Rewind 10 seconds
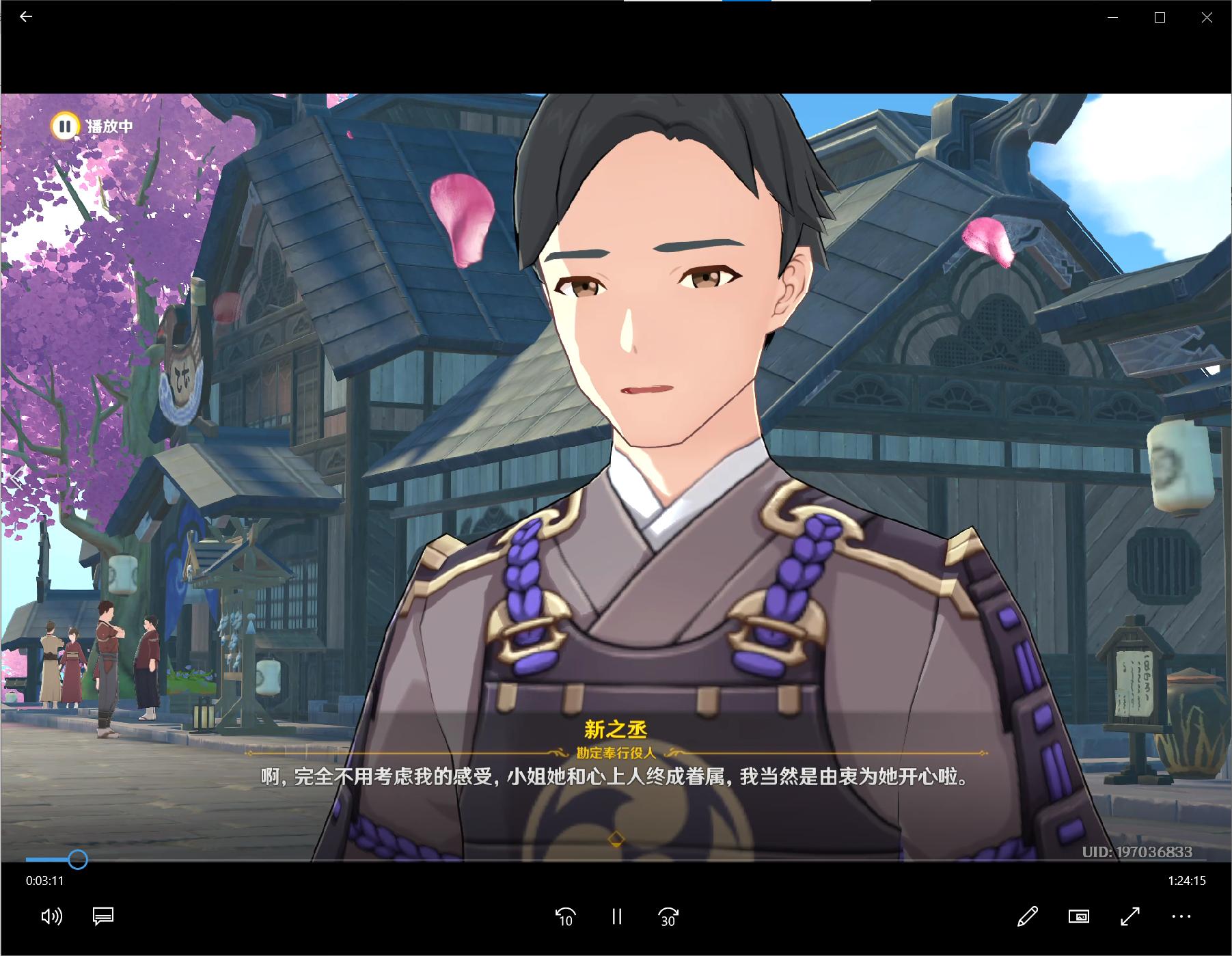The height and width of the screenshot is (956, 1232). click(565, 916)
